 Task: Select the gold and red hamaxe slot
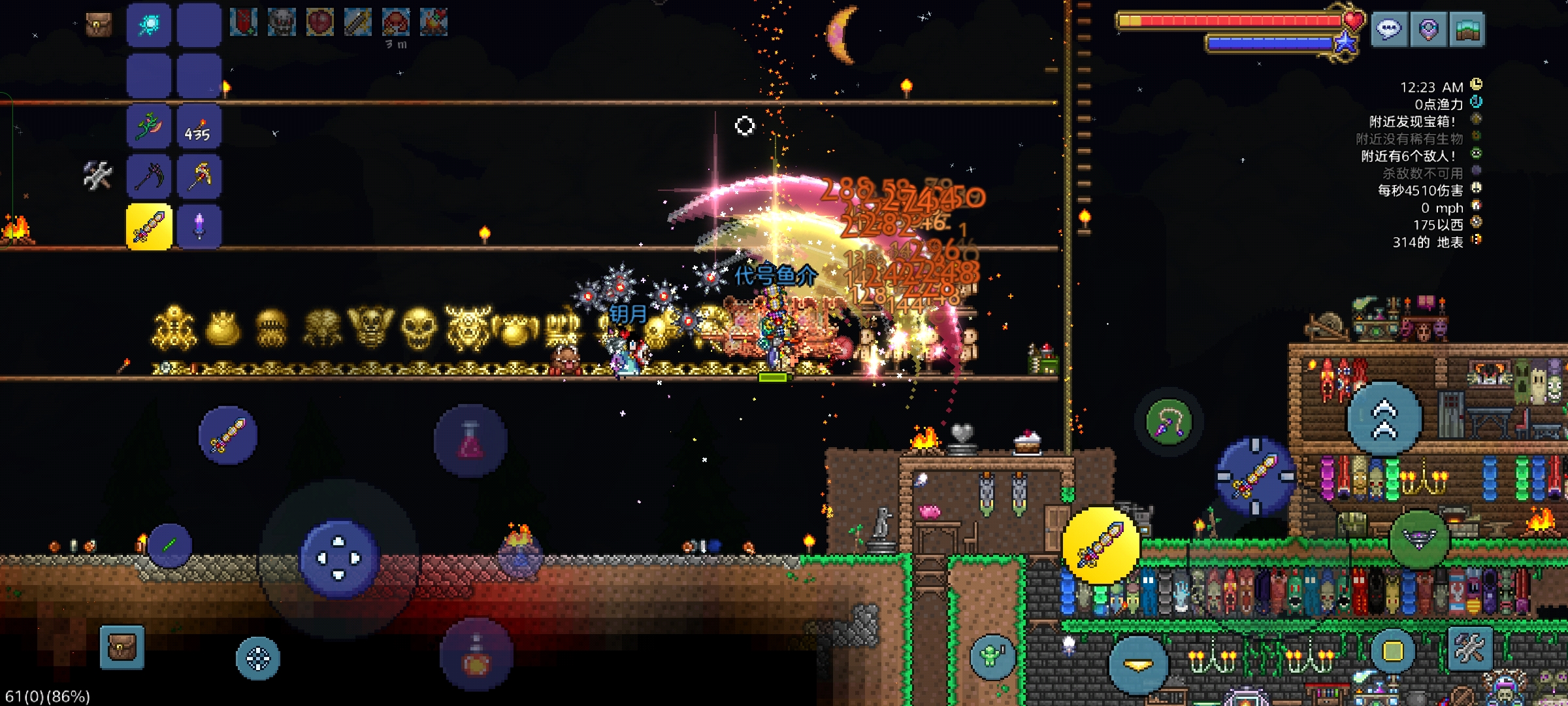click(199, 176)
